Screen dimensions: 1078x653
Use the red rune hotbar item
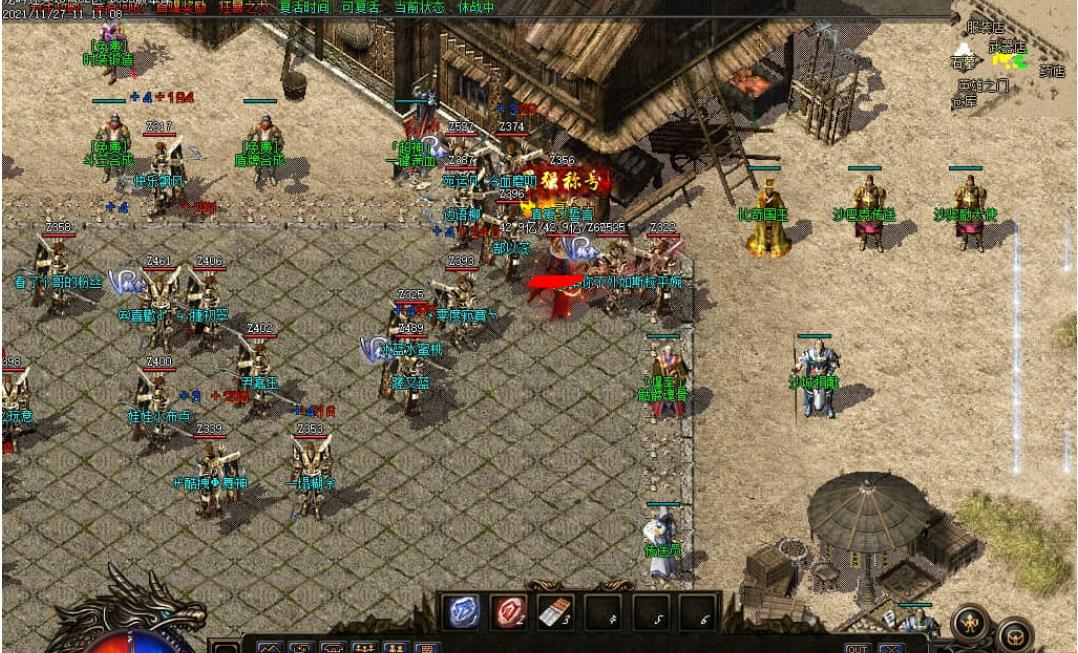(x=510, y=610)
